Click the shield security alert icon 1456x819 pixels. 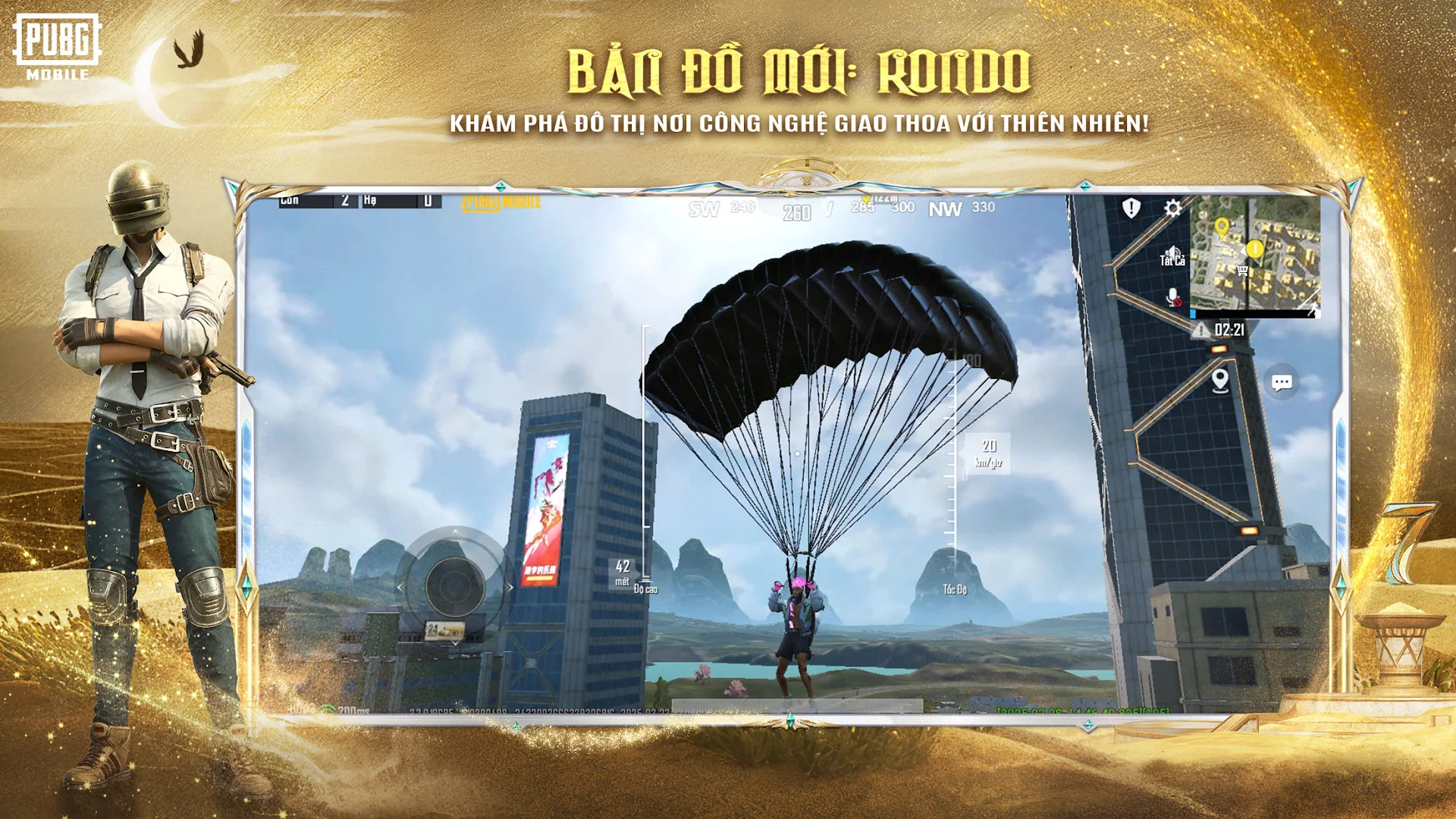(1131, 208)
